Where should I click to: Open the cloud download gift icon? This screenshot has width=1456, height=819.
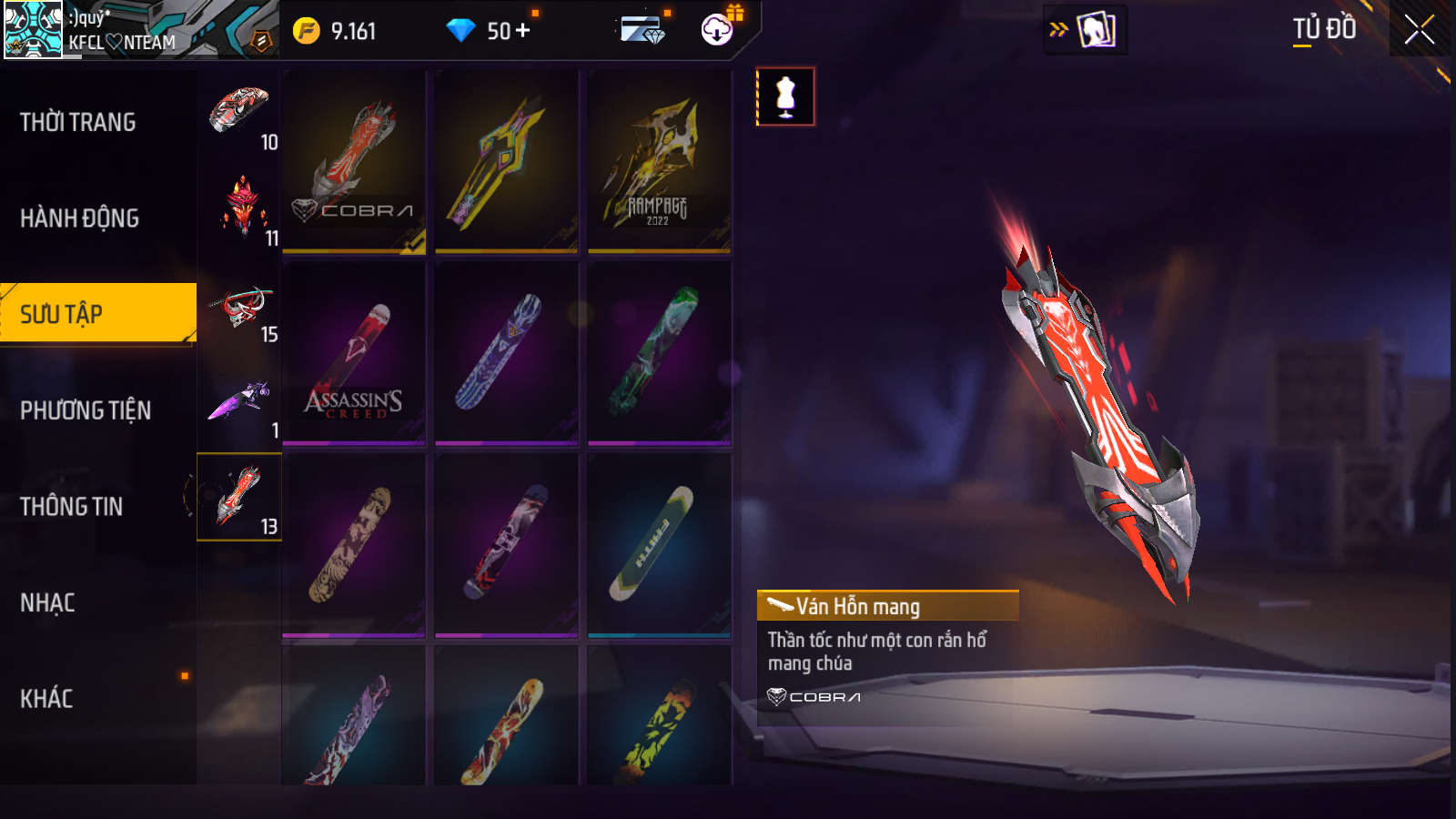[x=718, y=30]
